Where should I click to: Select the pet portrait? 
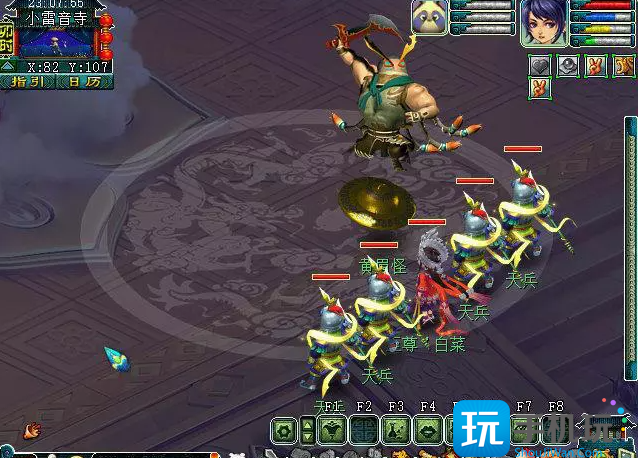(x=429, y=18)
